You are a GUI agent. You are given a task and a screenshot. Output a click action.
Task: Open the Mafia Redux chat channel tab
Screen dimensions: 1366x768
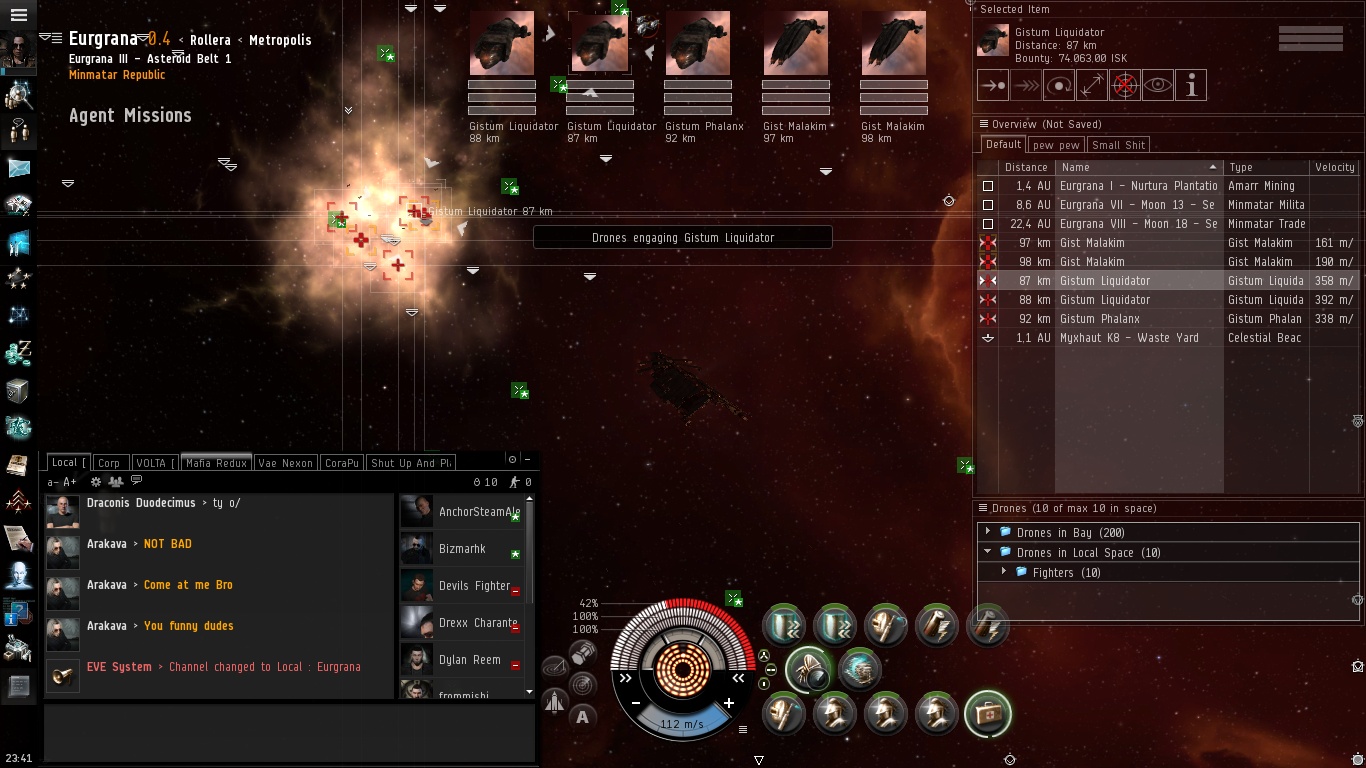pos(216,463)
